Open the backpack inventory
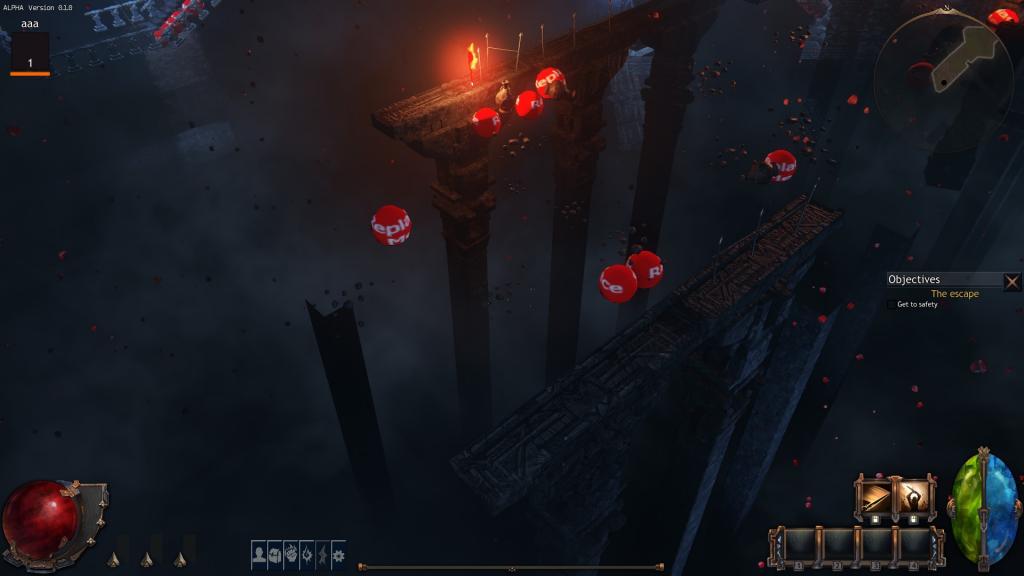The image size is (1024, 576). (x=275, y=554)
